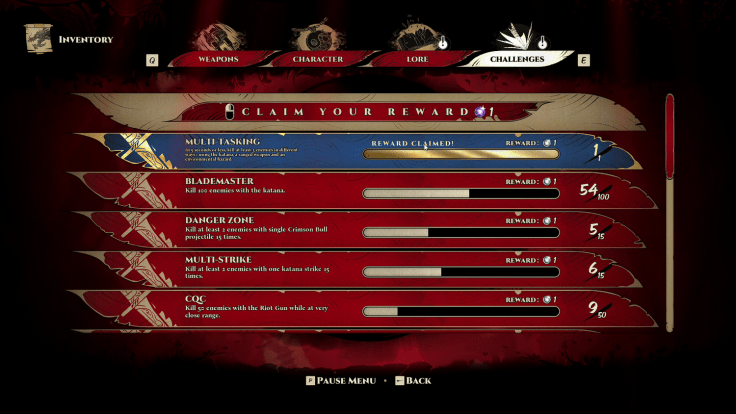Click the Claim Your Reward banner
Viewport: 736px width, 414px height.
click(360, 111)
